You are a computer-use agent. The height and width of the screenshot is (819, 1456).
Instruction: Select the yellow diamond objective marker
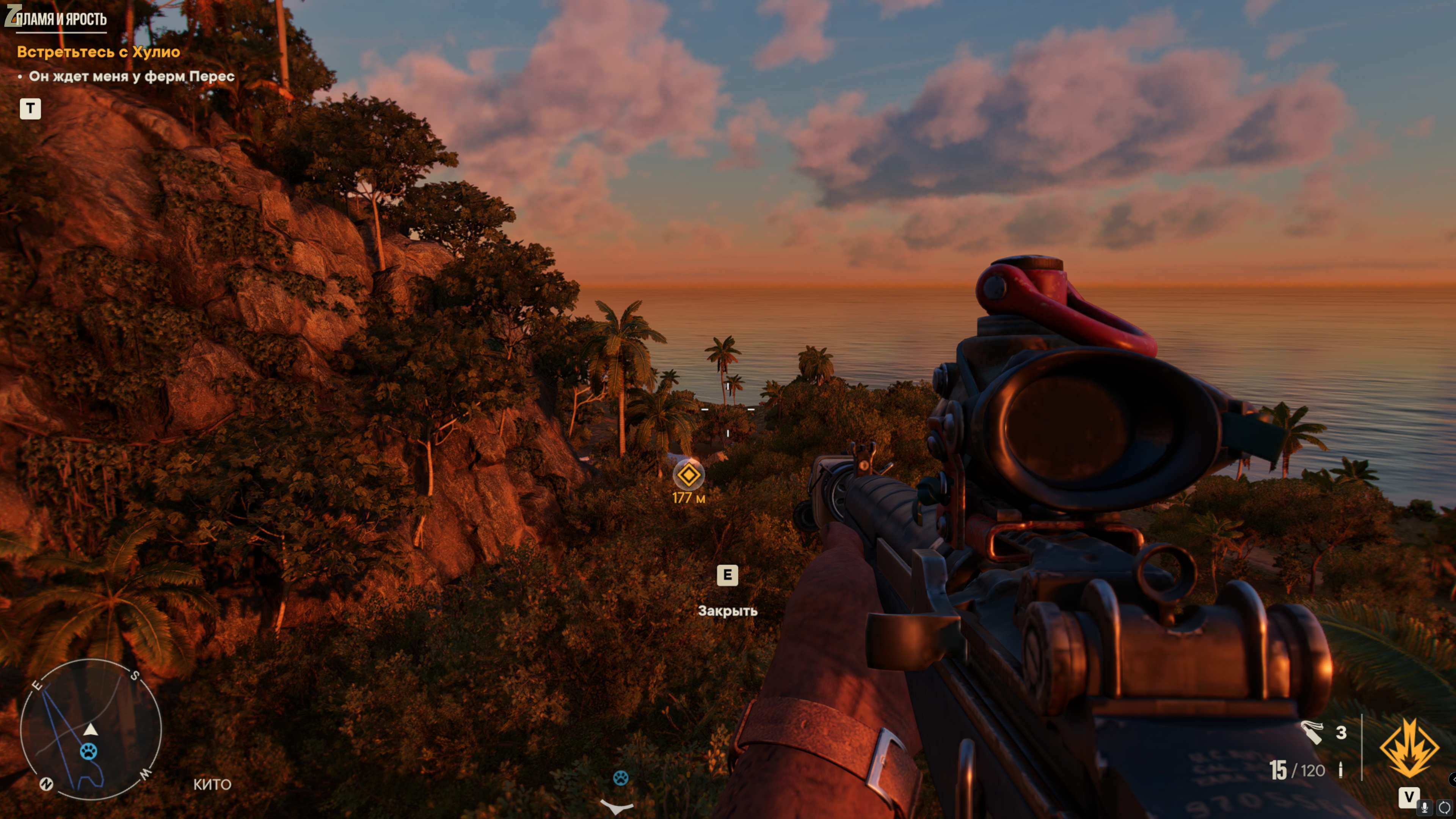(688, 475)
